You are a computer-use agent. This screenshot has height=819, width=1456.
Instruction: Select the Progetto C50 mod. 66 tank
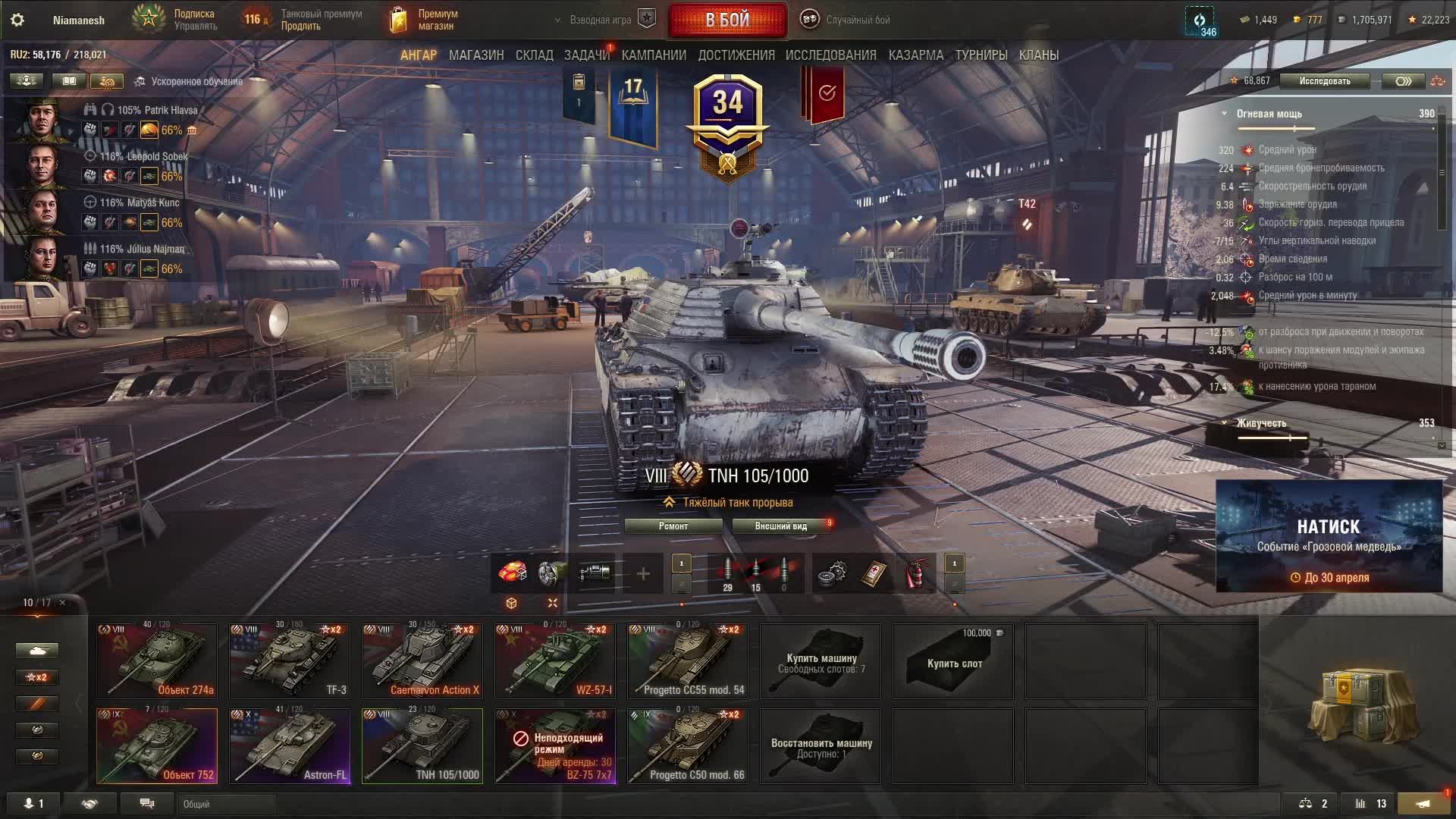coord(688,745)
